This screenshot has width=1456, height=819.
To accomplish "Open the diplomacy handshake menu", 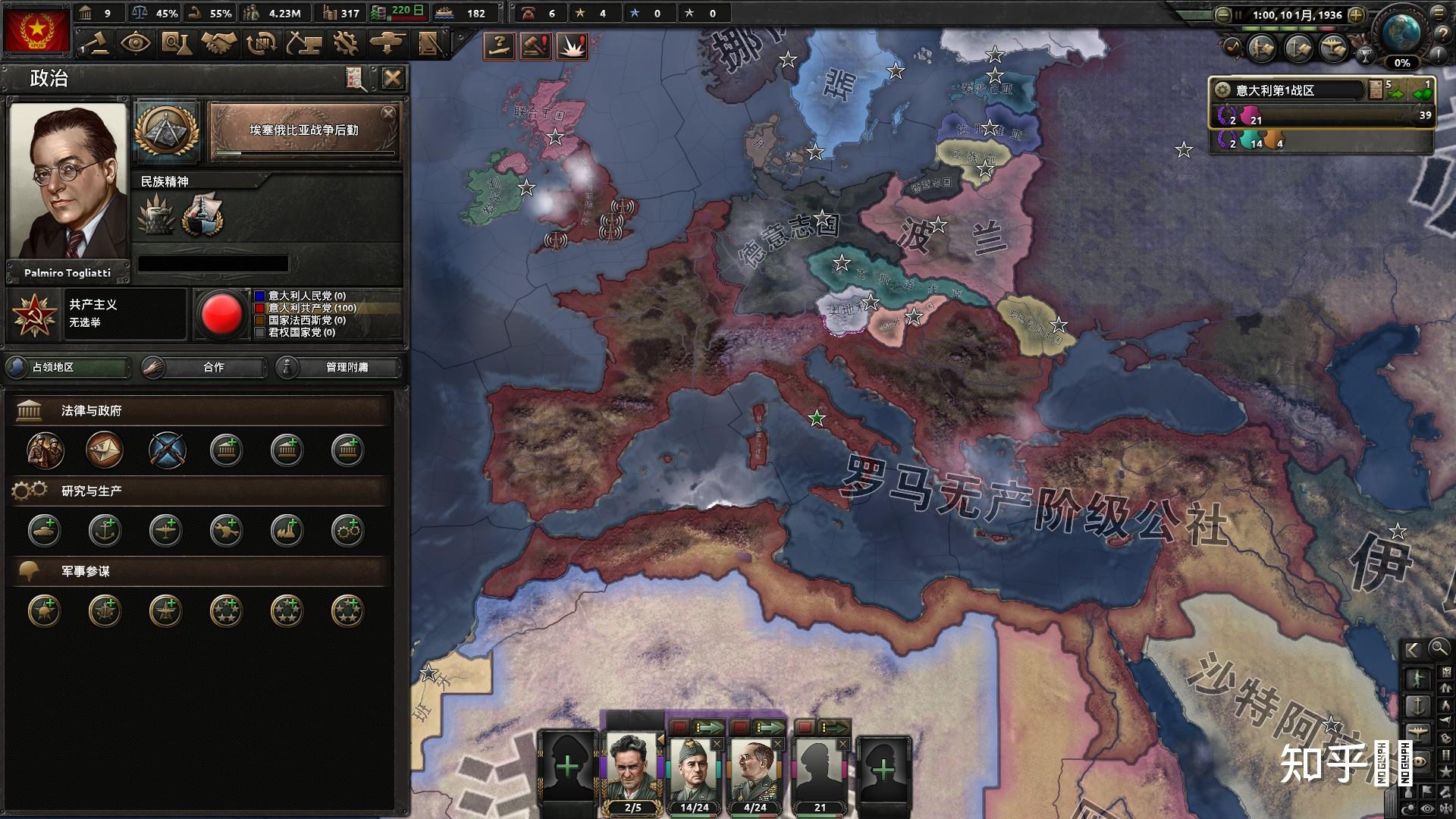I will (218, 43).
